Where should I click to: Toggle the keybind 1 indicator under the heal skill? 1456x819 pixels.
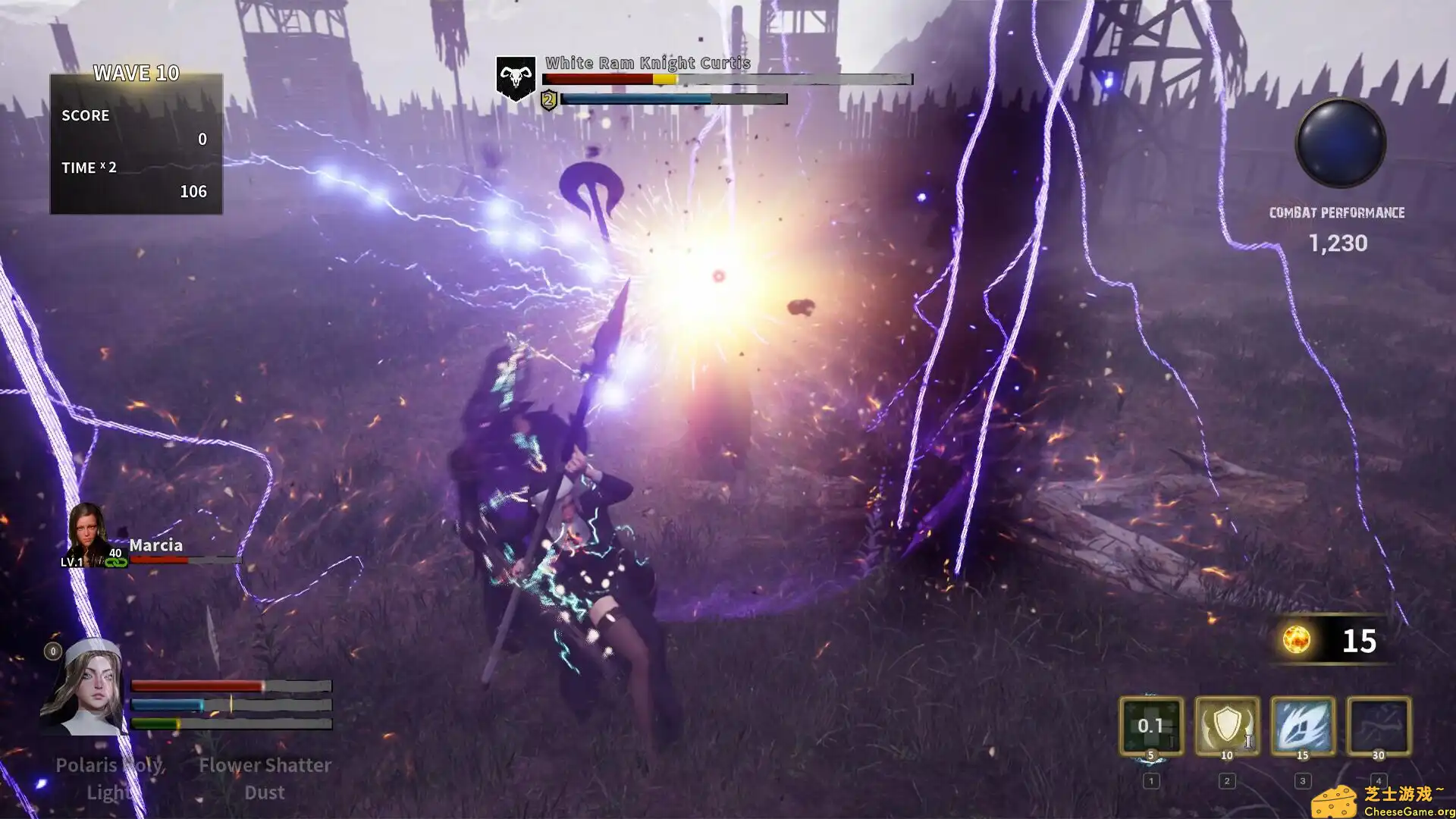point(1151,780)
